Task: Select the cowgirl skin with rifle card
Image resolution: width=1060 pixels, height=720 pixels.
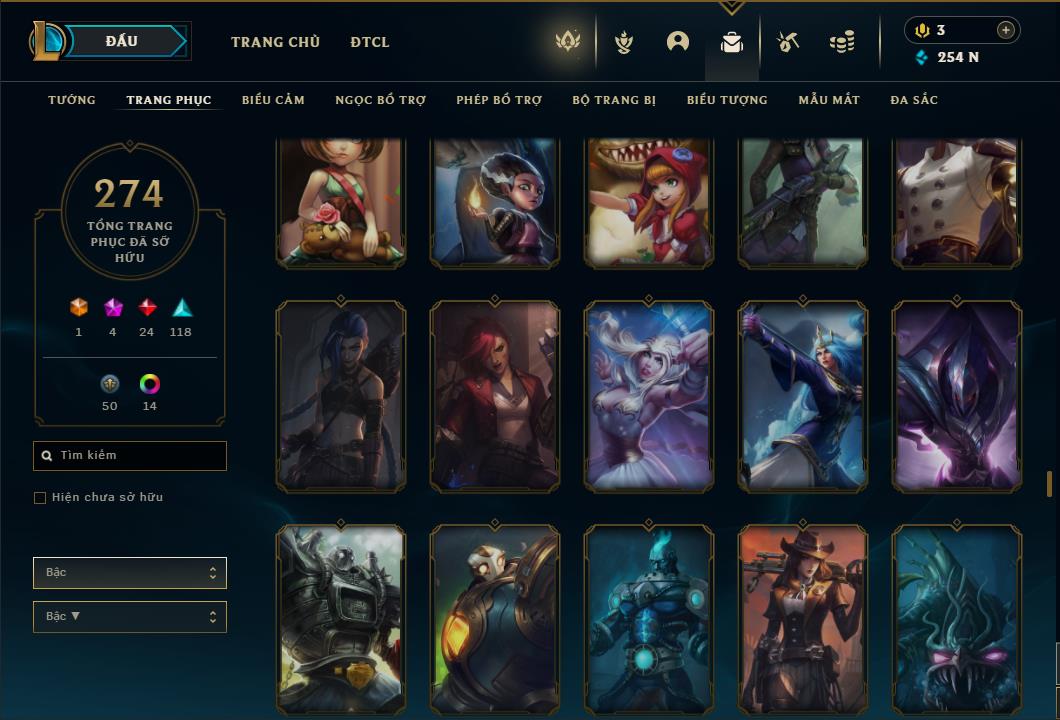Action: (803, 620)
